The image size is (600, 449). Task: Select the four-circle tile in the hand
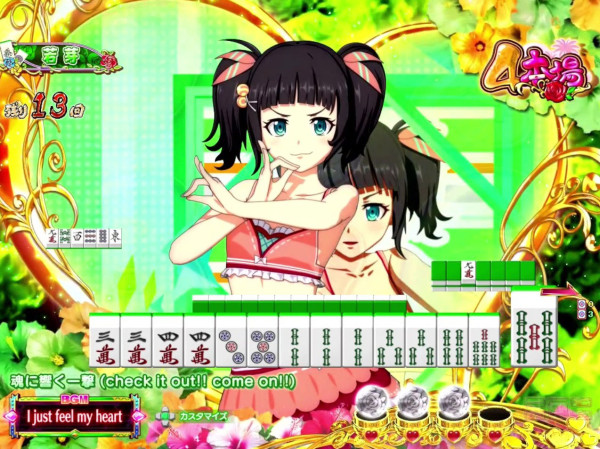(x=233, y=341)
